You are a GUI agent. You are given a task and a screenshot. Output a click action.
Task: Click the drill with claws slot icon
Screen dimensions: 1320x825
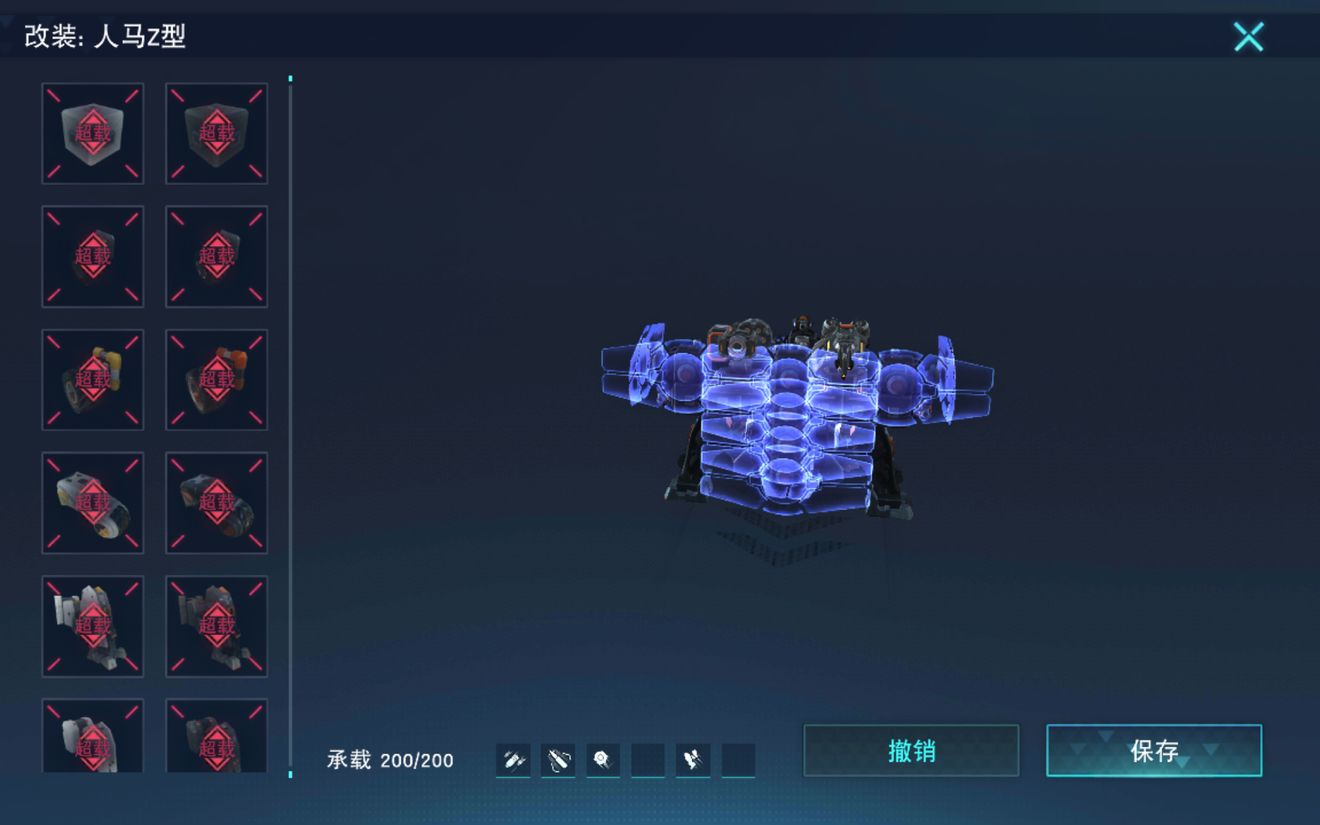(558, 761)
